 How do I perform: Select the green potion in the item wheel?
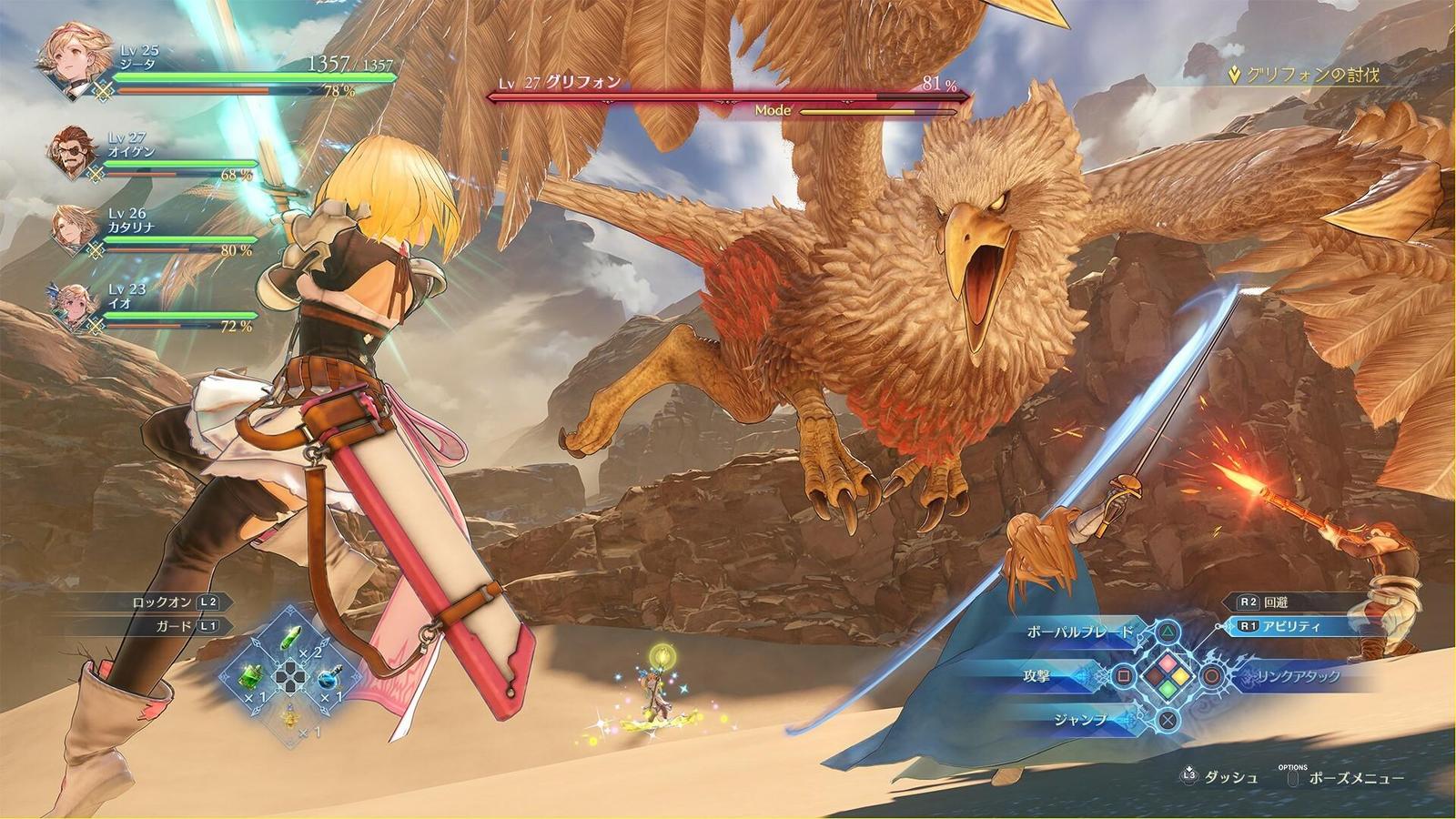point(291,637)
